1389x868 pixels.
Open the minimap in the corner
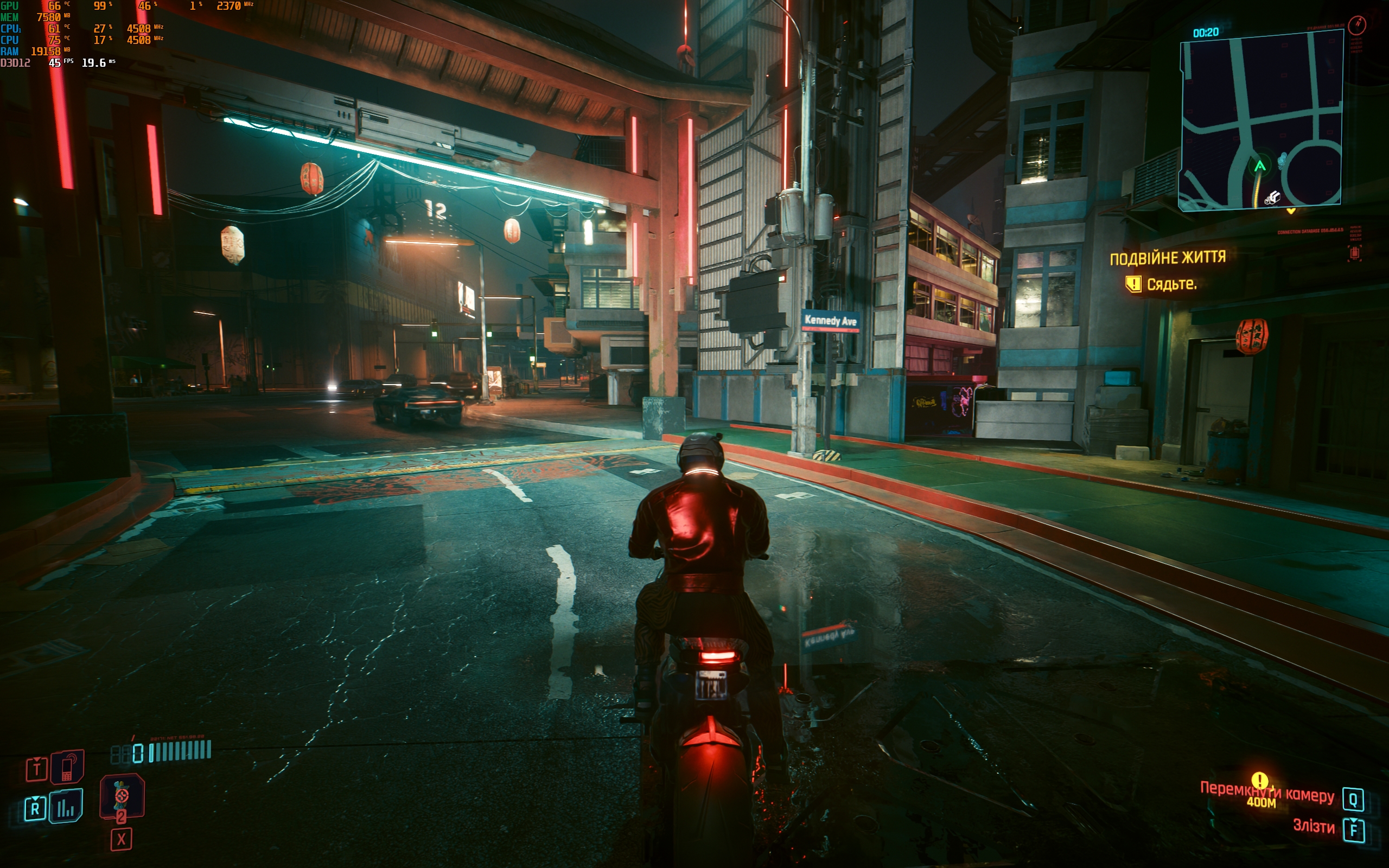[x=1260, y=120]
